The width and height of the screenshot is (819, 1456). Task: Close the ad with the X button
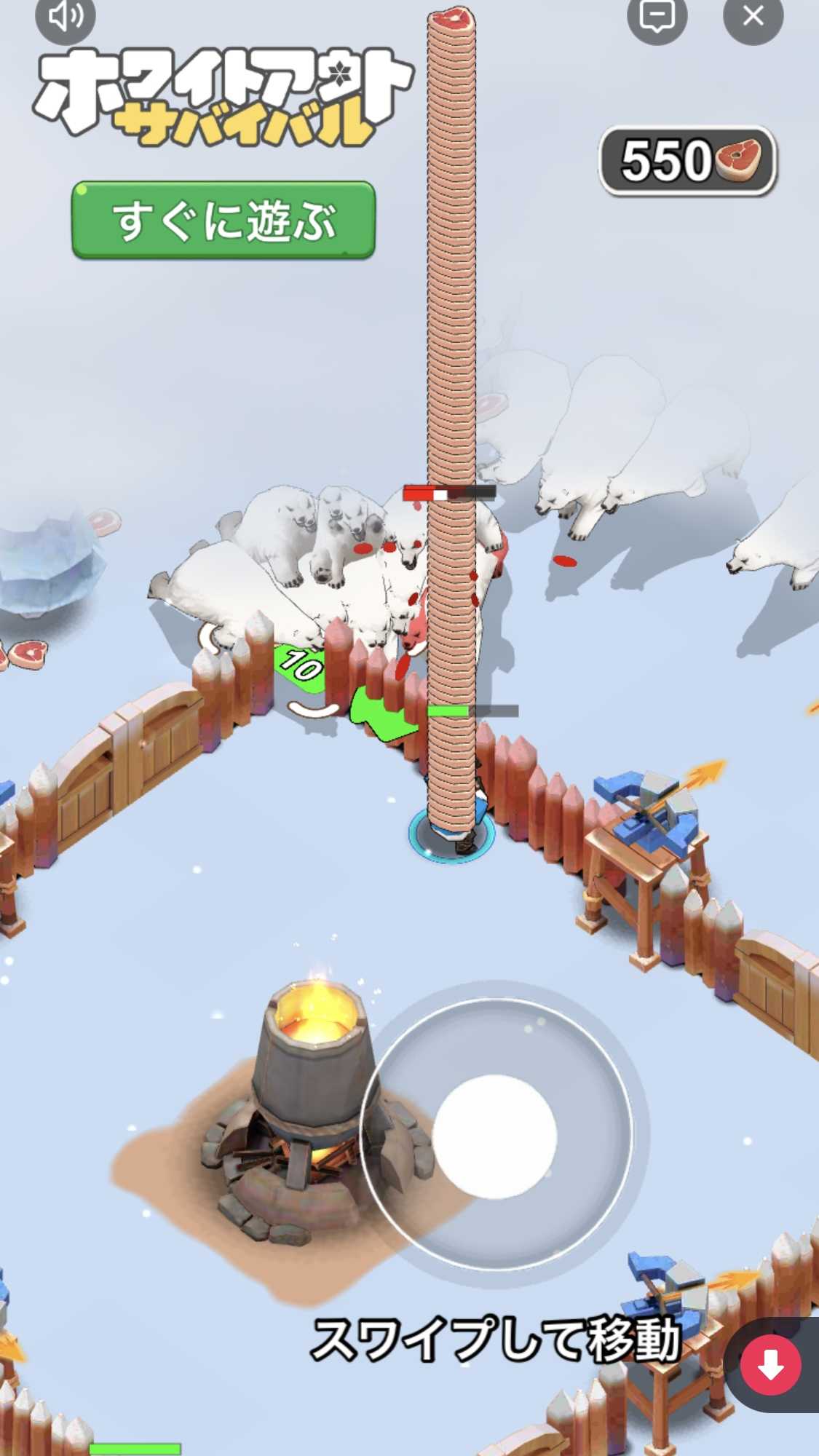point(753,16)
